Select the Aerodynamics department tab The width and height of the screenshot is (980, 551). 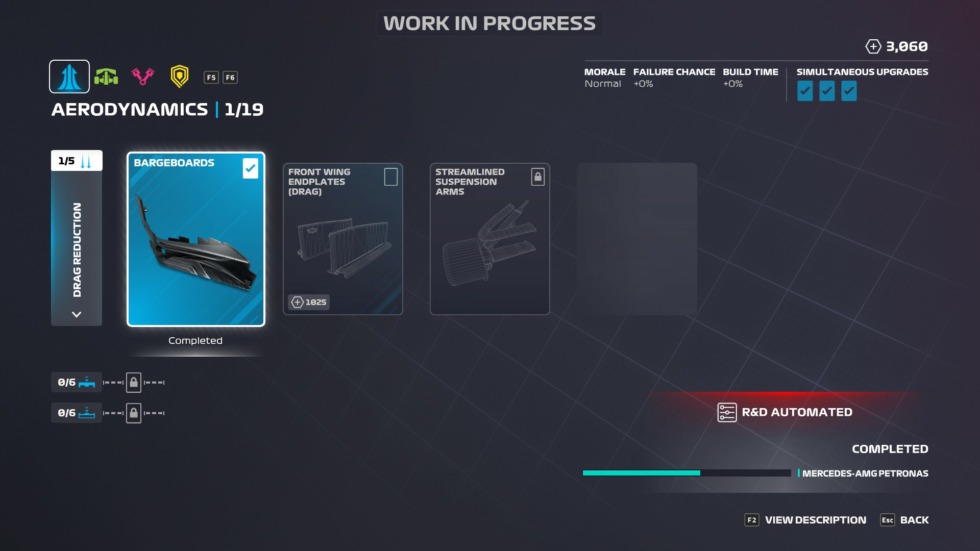point(69,77)
